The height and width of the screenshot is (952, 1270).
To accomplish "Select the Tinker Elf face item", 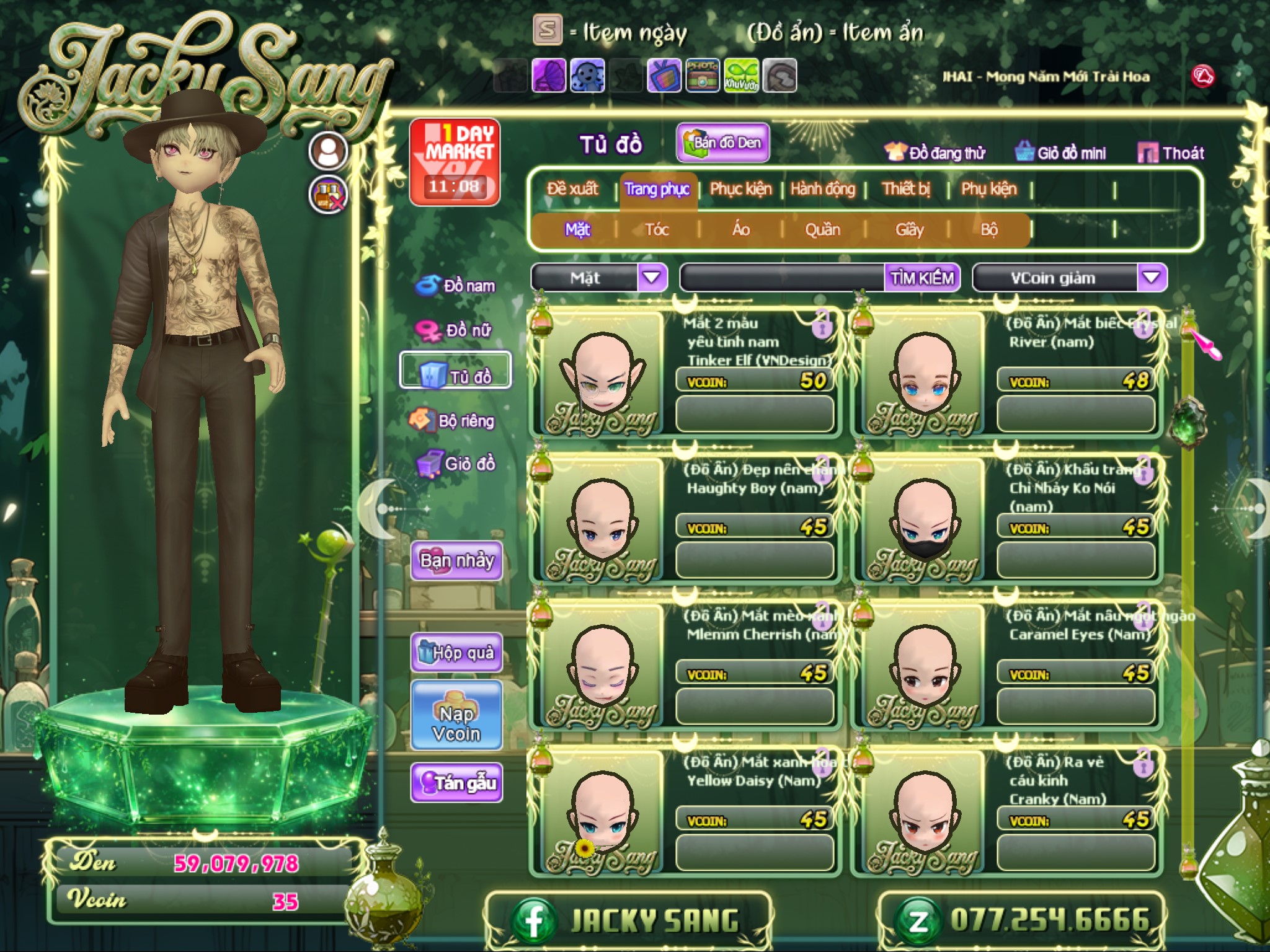I will pos(600,373).
